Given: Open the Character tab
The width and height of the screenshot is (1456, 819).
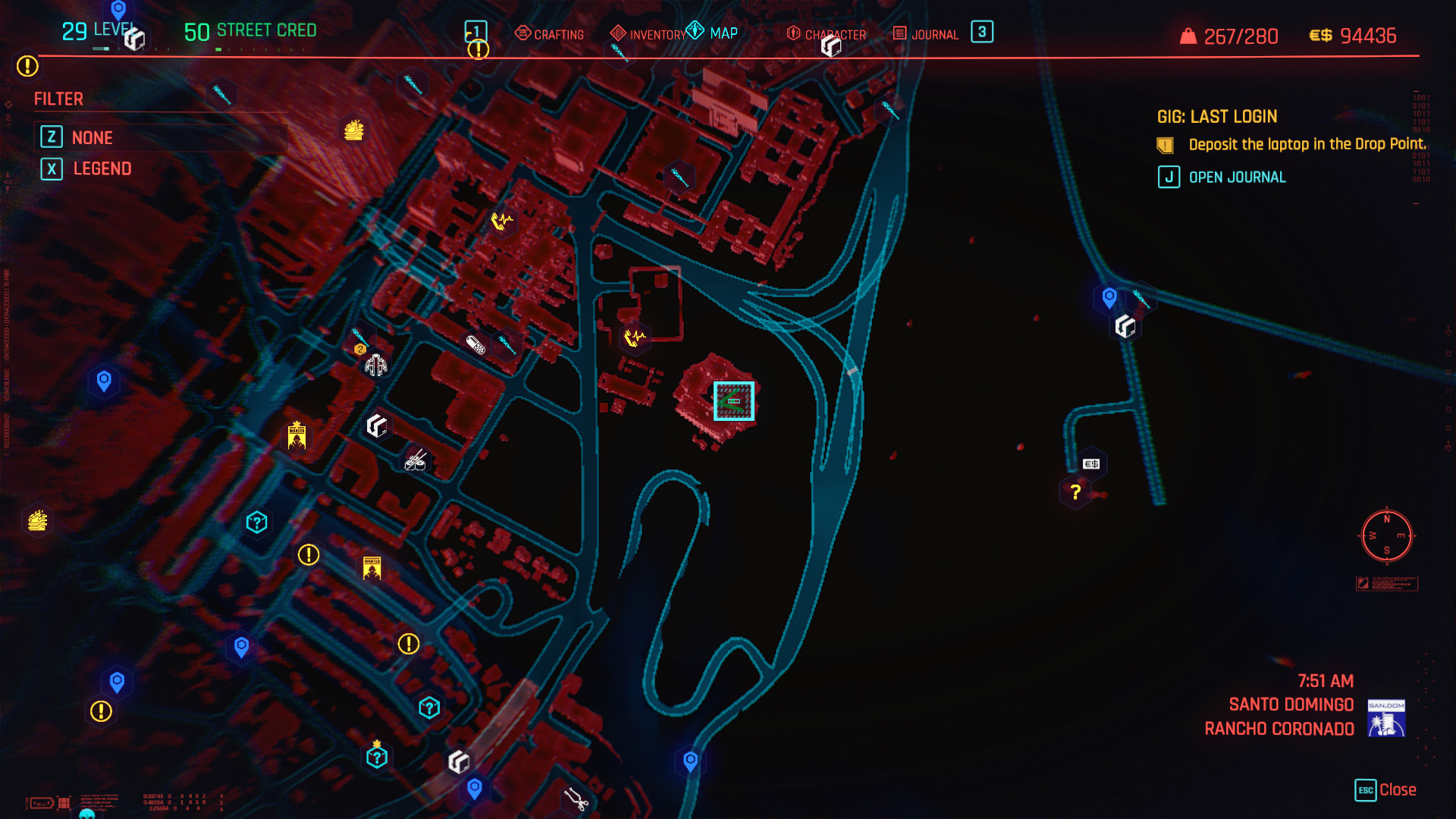Looking at the screenshot, I should (827, 34).
